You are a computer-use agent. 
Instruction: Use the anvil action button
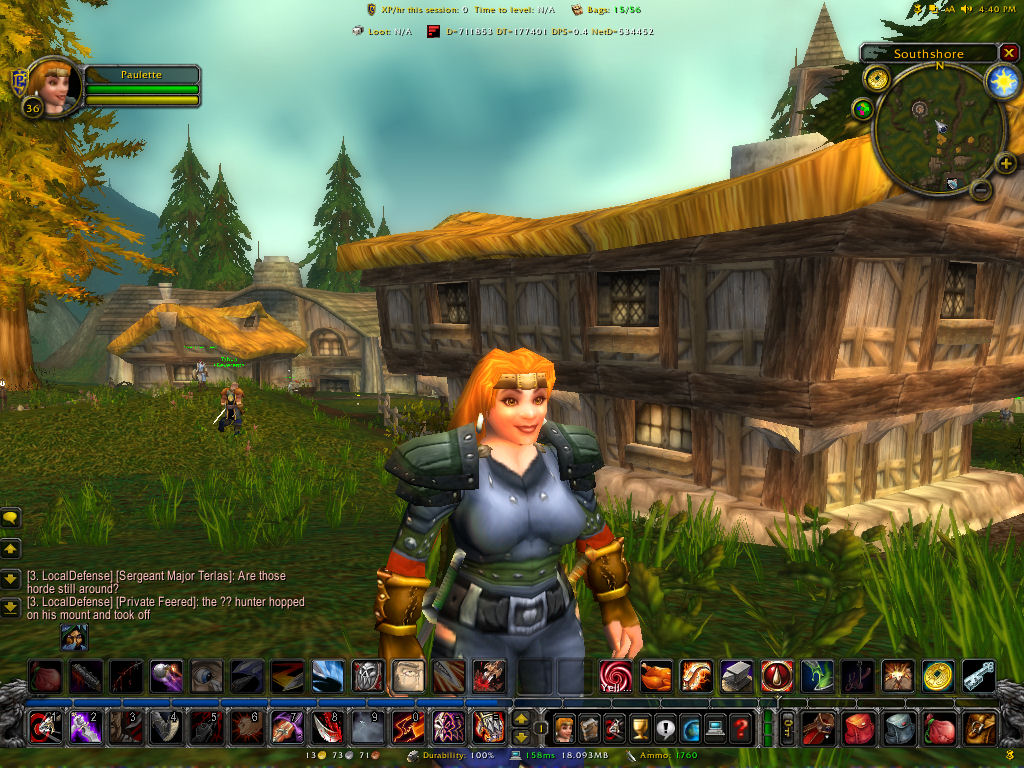[x=736, y=677]
